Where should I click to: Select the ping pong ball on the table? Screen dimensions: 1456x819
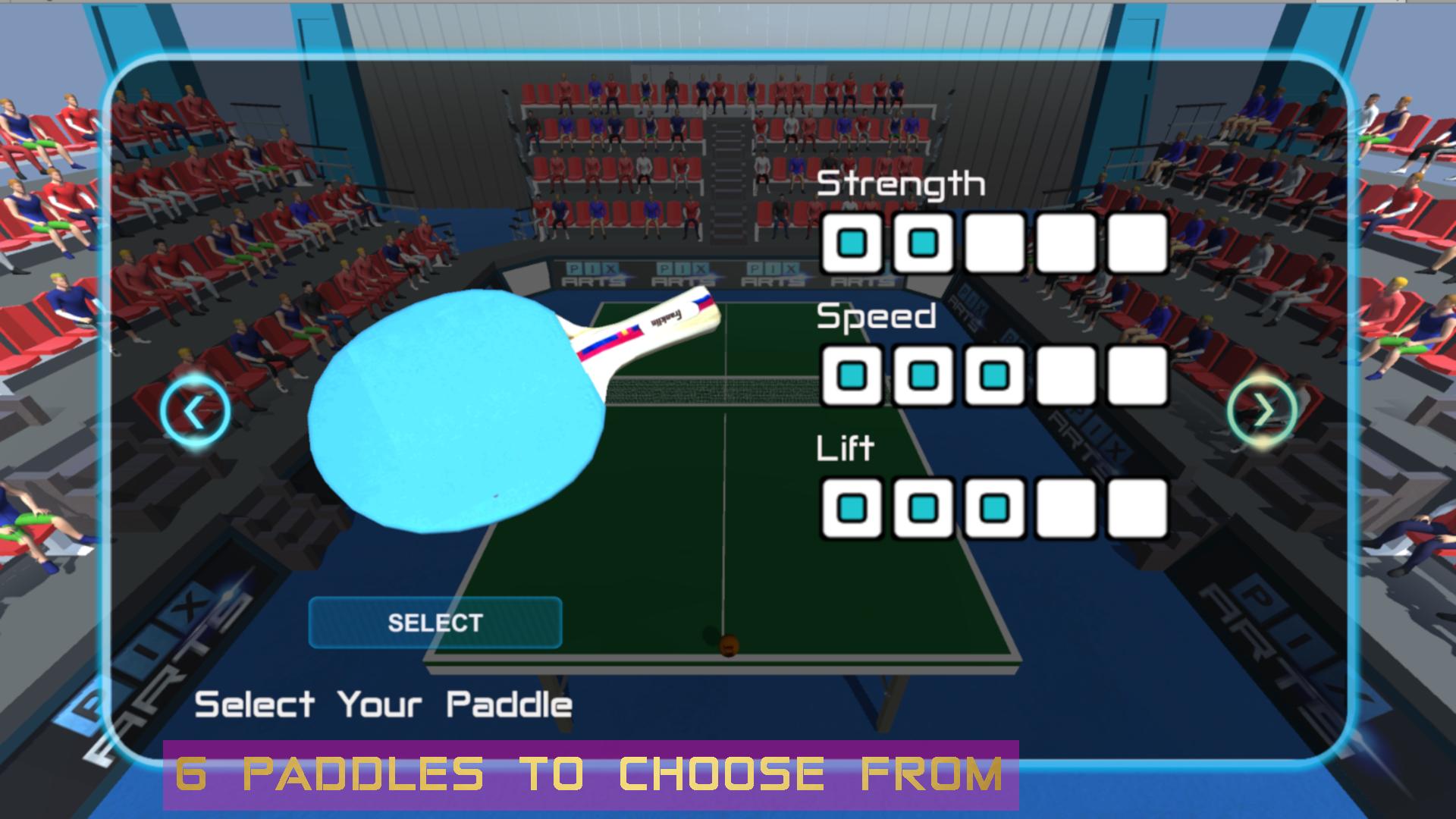(730, 645)
